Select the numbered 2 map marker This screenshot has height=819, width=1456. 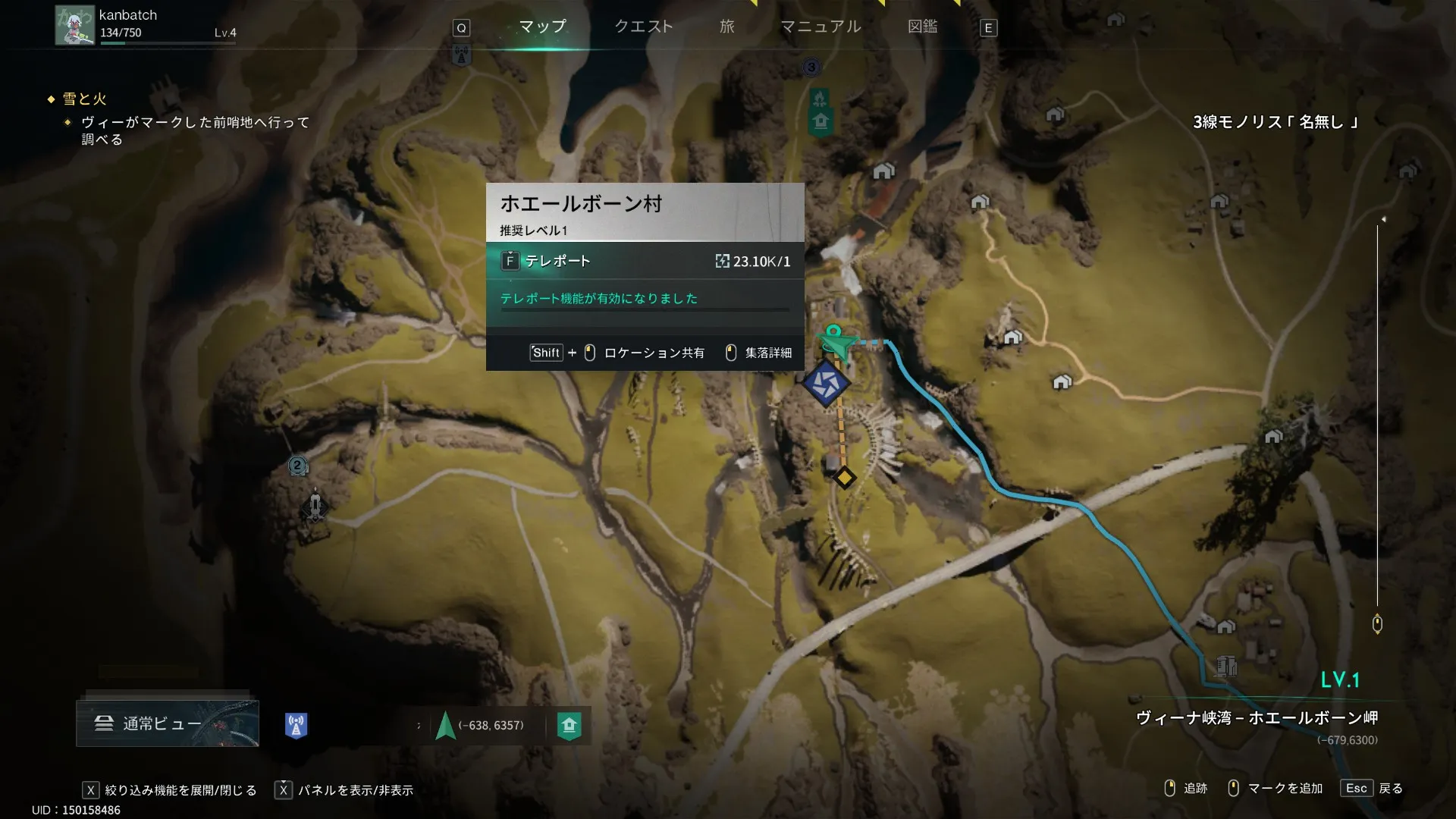297,466
